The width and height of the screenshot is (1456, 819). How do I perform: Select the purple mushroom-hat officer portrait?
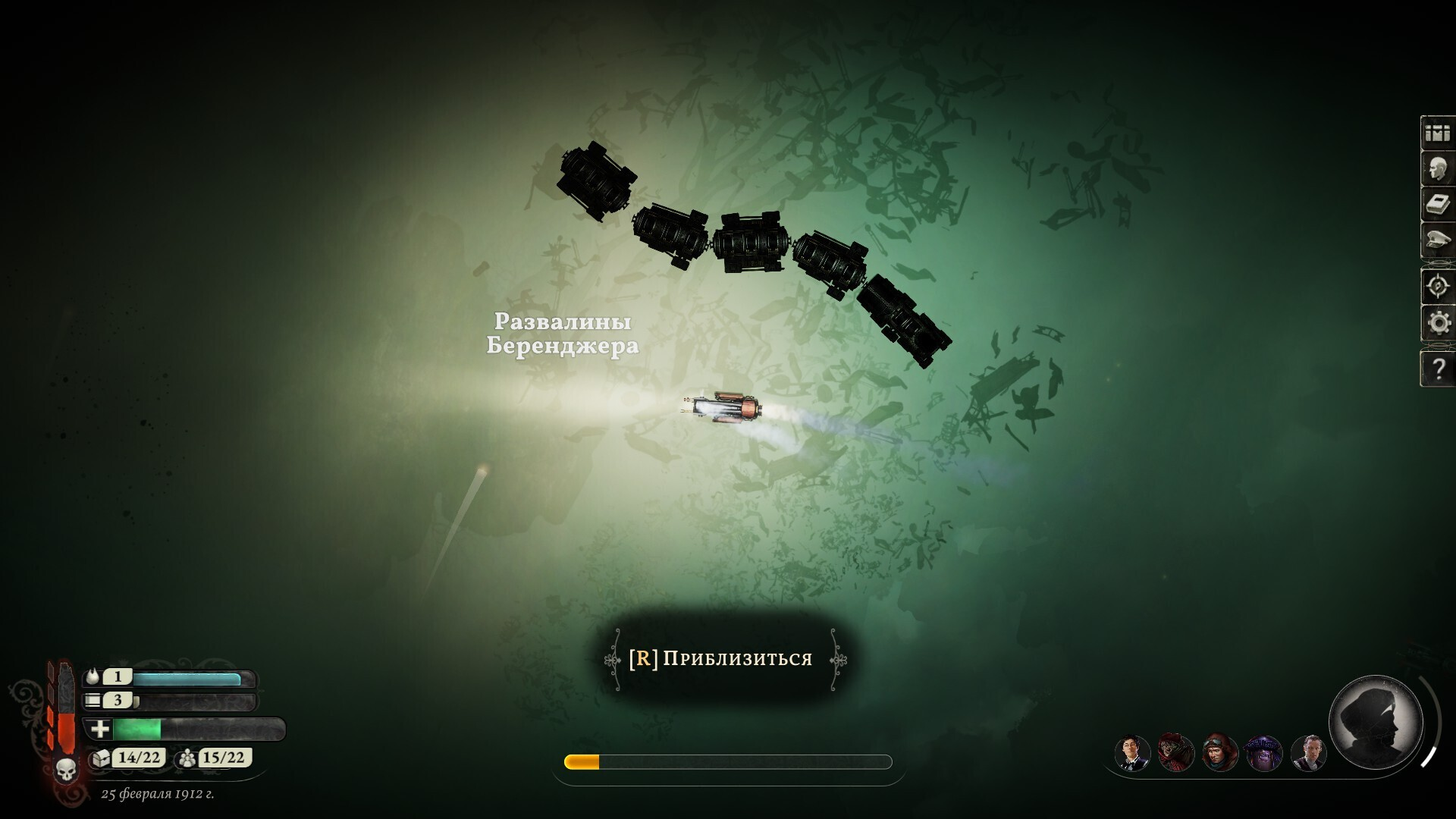[1264, 753]
